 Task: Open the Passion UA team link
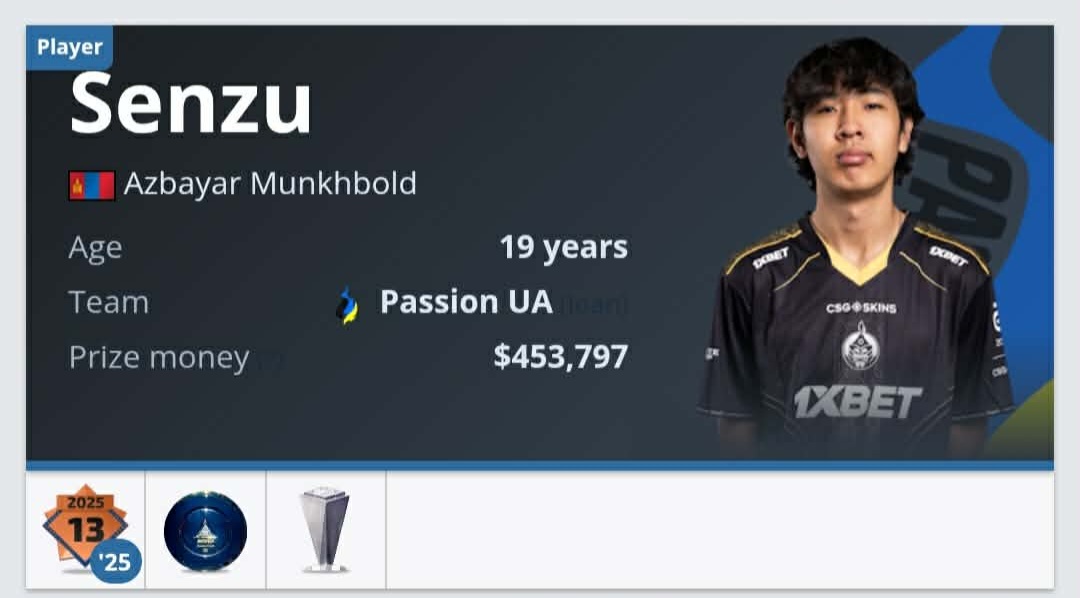pos(466,302)
